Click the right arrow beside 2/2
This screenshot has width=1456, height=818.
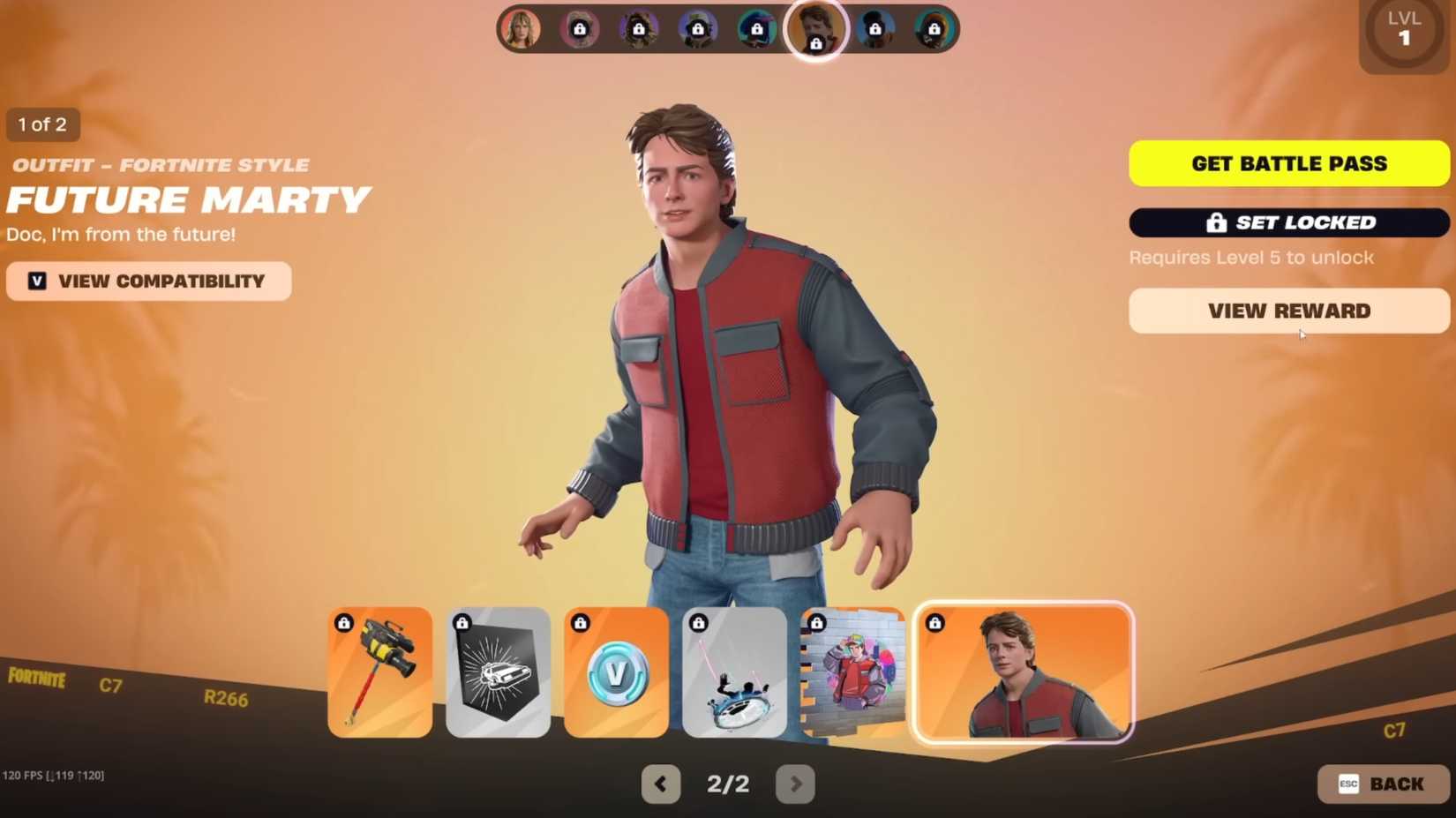point(795,784)
